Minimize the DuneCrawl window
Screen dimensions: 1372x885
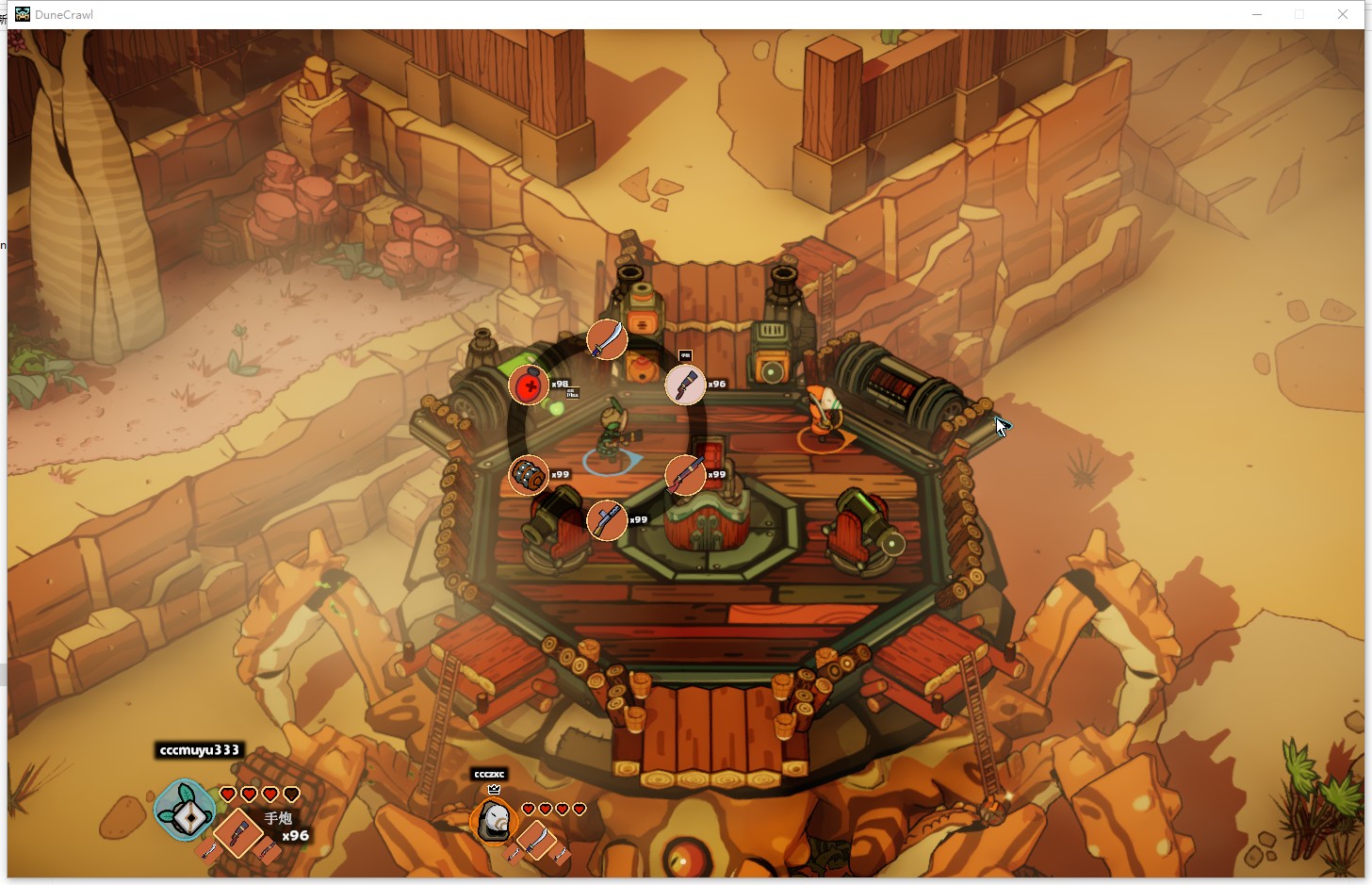coord(1257,14)
